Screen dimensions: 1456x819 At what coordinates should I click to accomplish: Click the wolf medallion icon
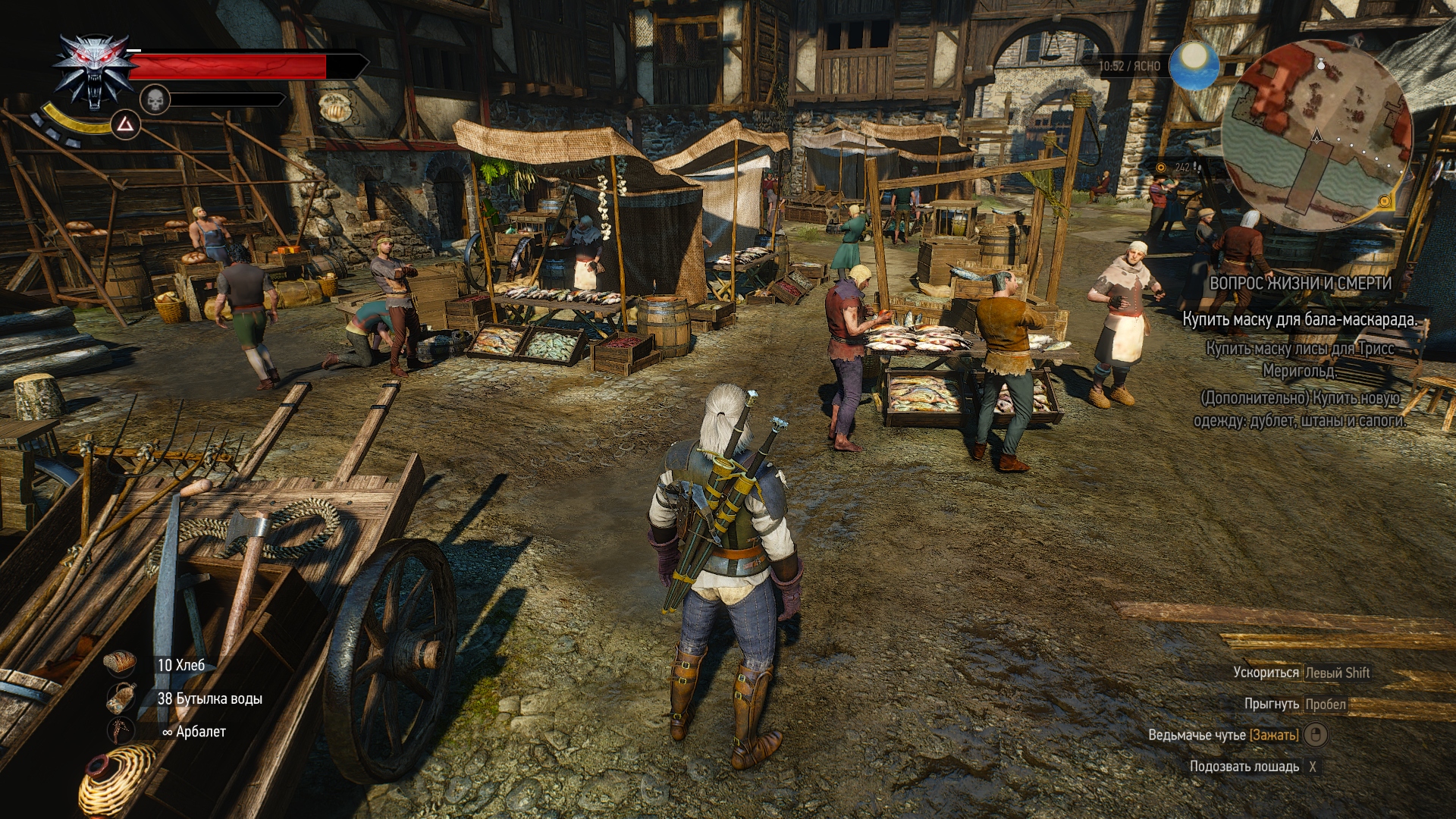[93, 72]
